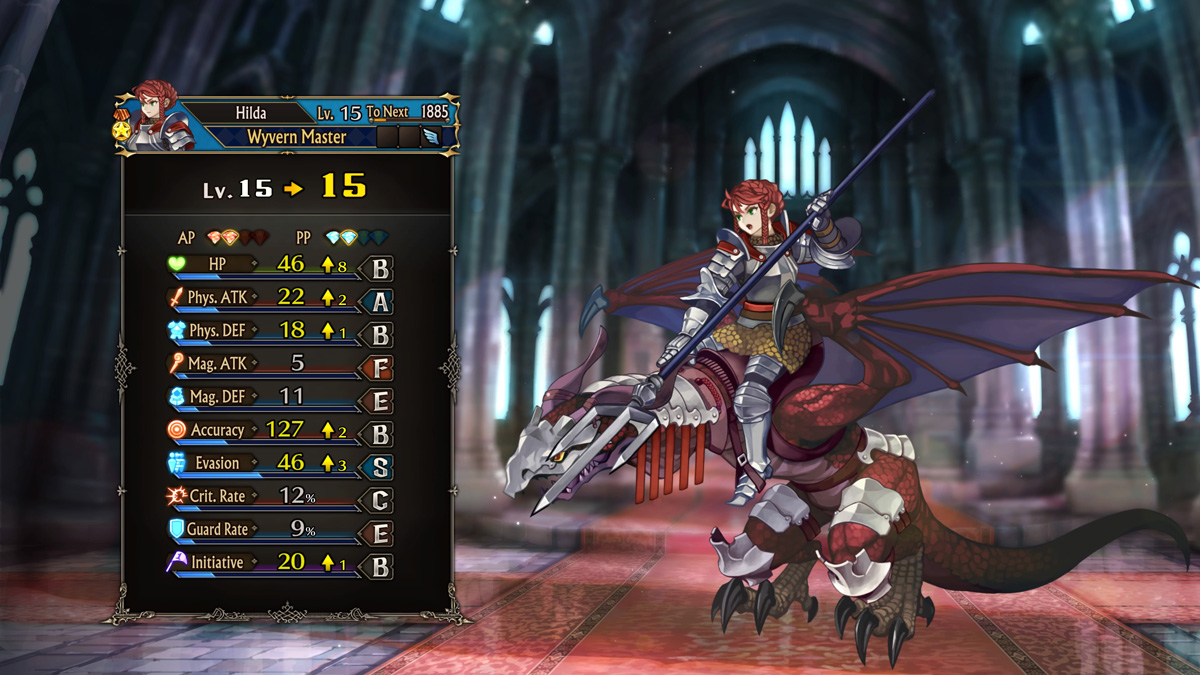
Task: Select the Crit. Rate stat row
Action: click(x=278, y=496)
